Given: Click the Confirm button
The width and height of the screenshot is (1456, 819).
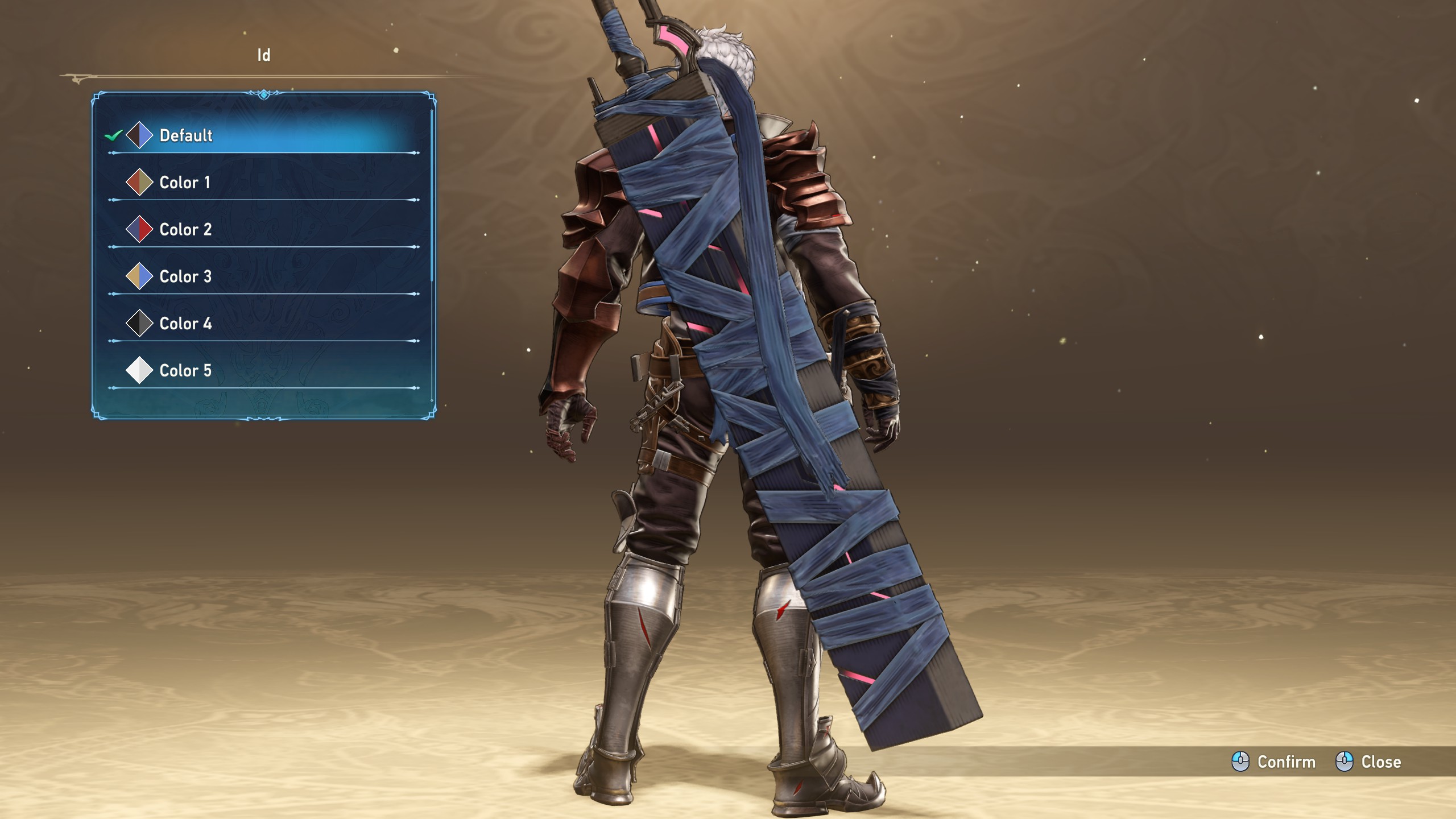Looking at the screenshot, I should pyautogui.click(x=1274, y=762).
